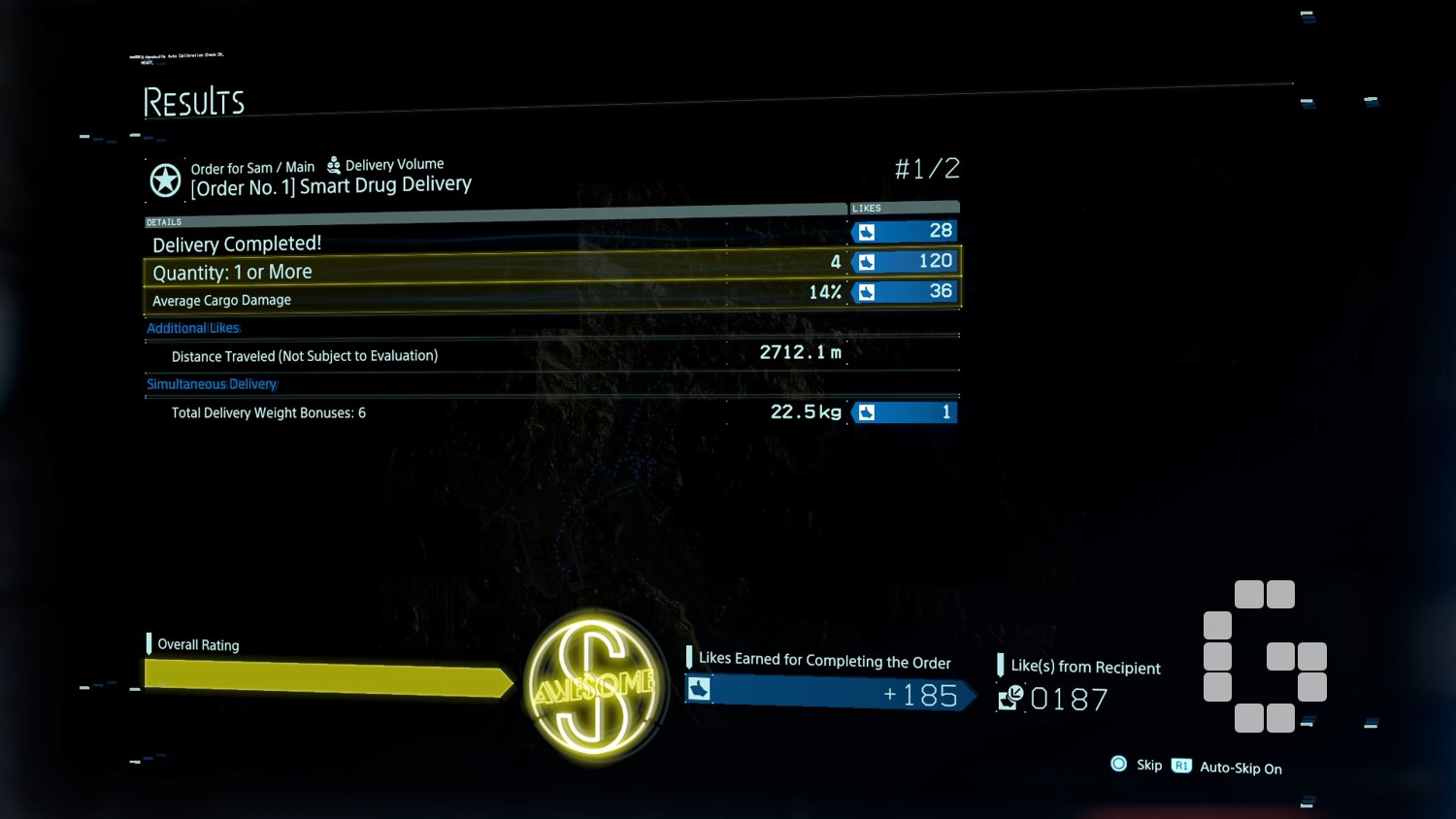Select the Delivery Volume icon
The height and width of the screenshot is (819, 1456).
(x=333, y=164)
